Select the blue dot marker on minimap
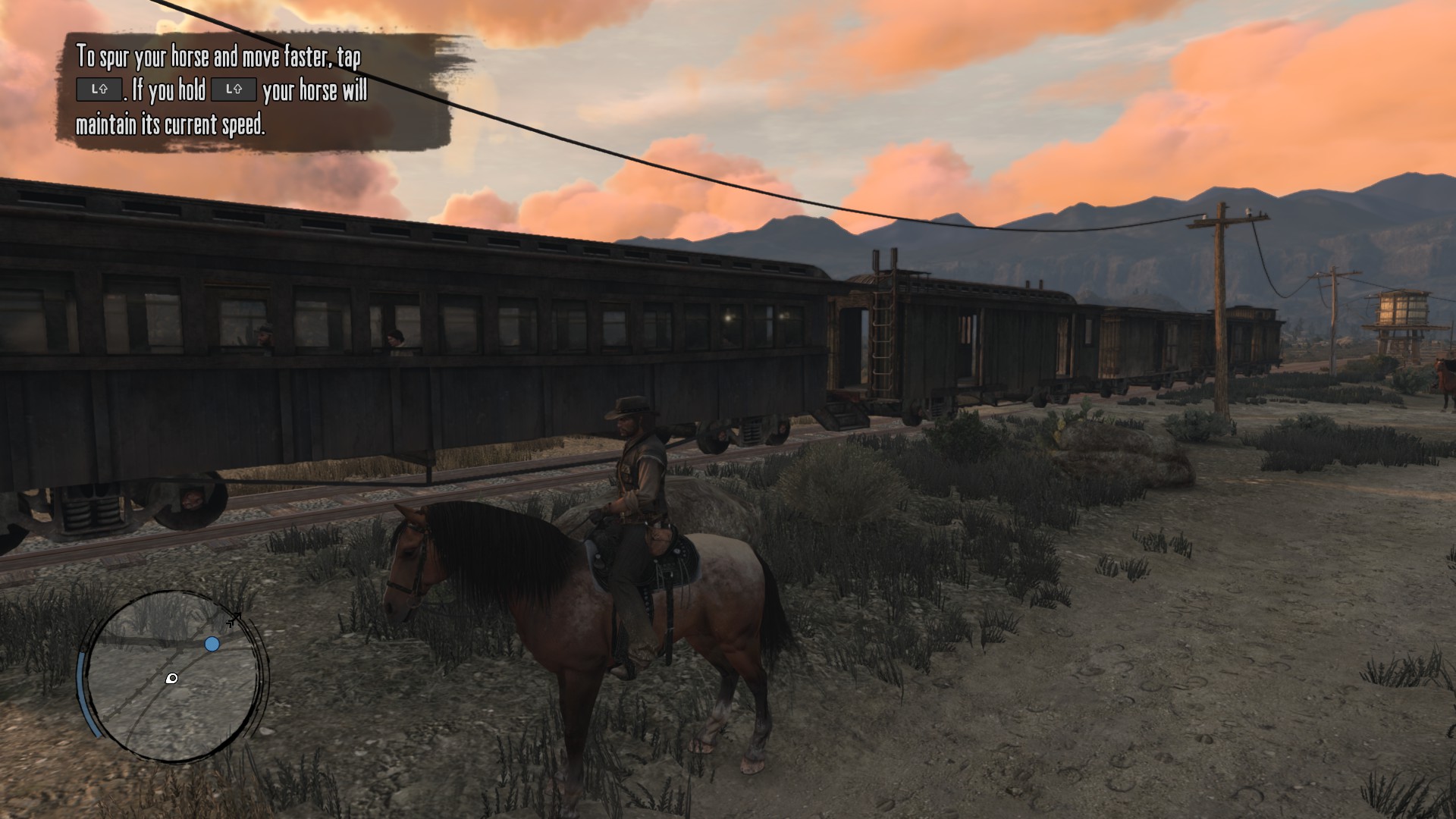Image resolution: width=1456 pixels, height=819 pixels. click(212, 644)
